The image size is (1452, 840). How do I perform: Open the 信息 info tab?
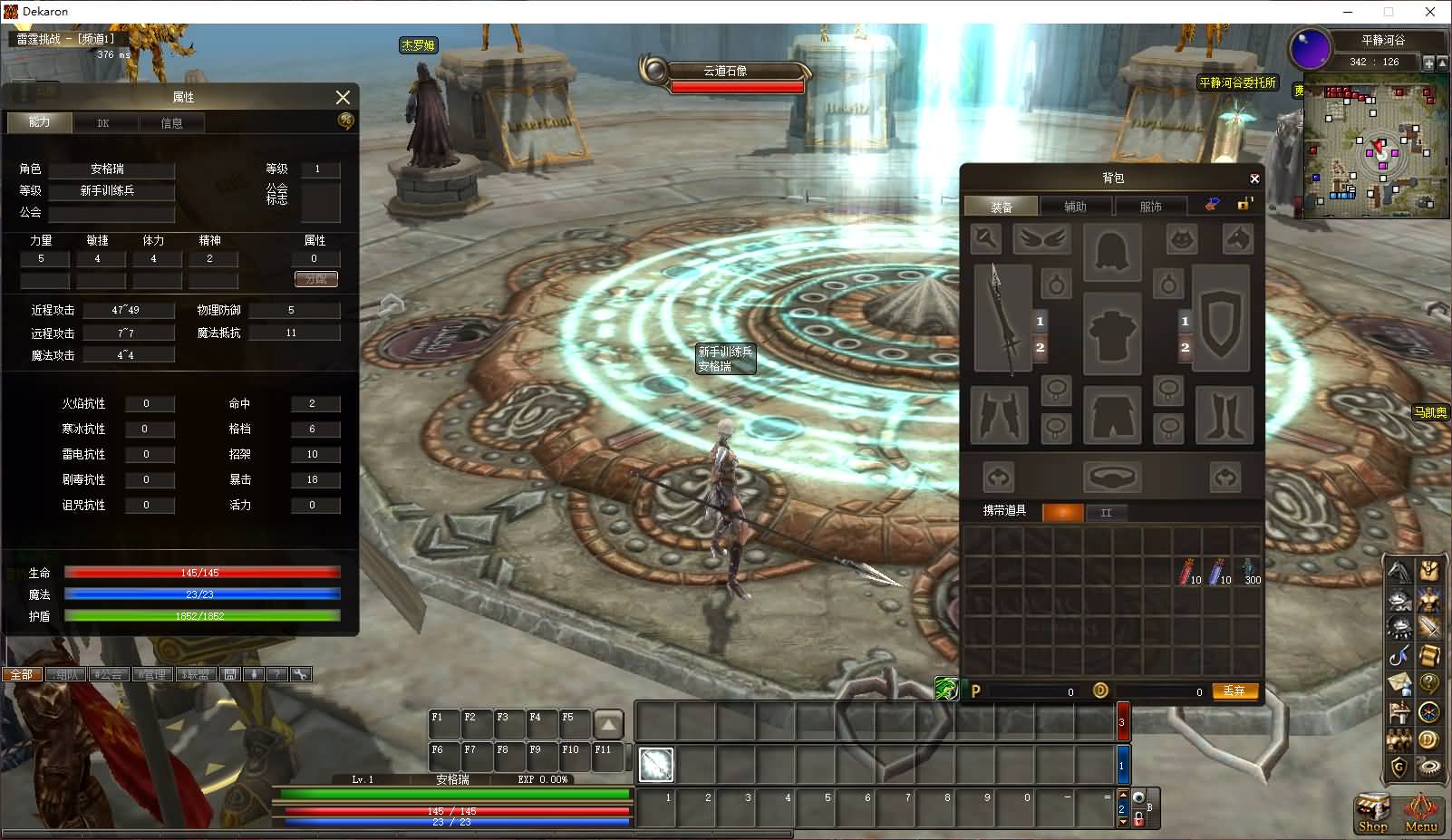pos(171,123)
